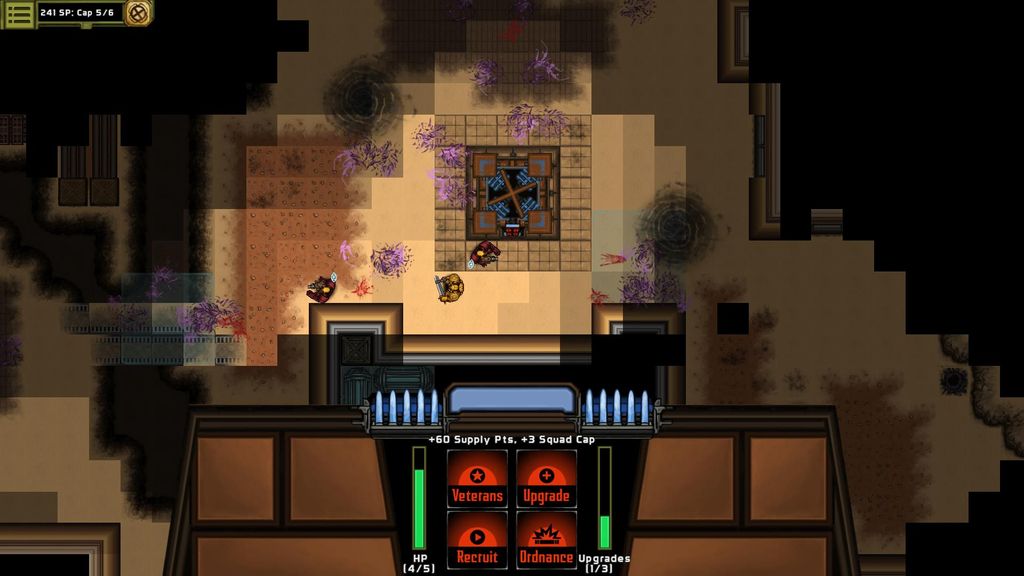This screenshot has height=576, width=1024.
Task: Click the gold crosshair emblem button
Action: (139, 13)
